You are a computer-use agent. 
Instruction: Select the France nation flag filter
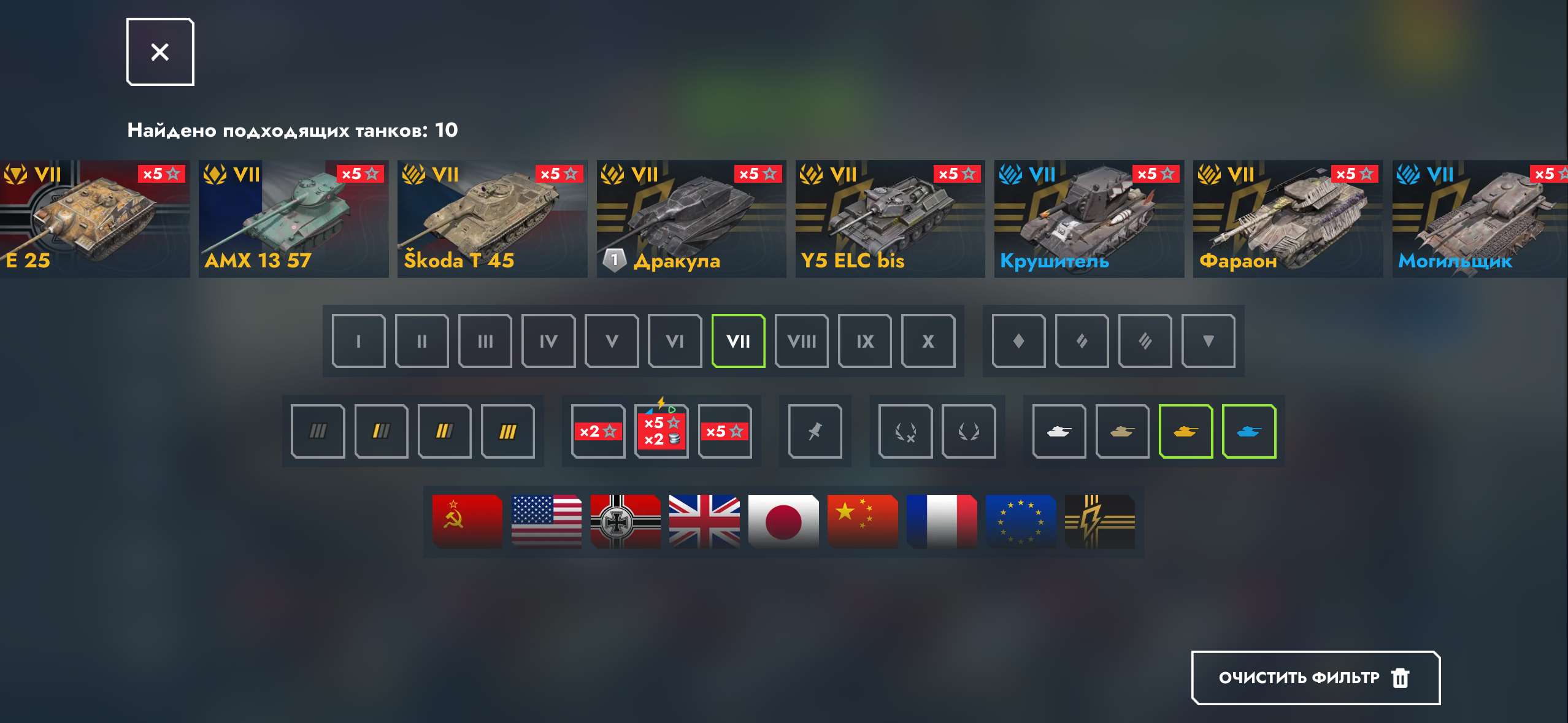[x=942, y=521]
